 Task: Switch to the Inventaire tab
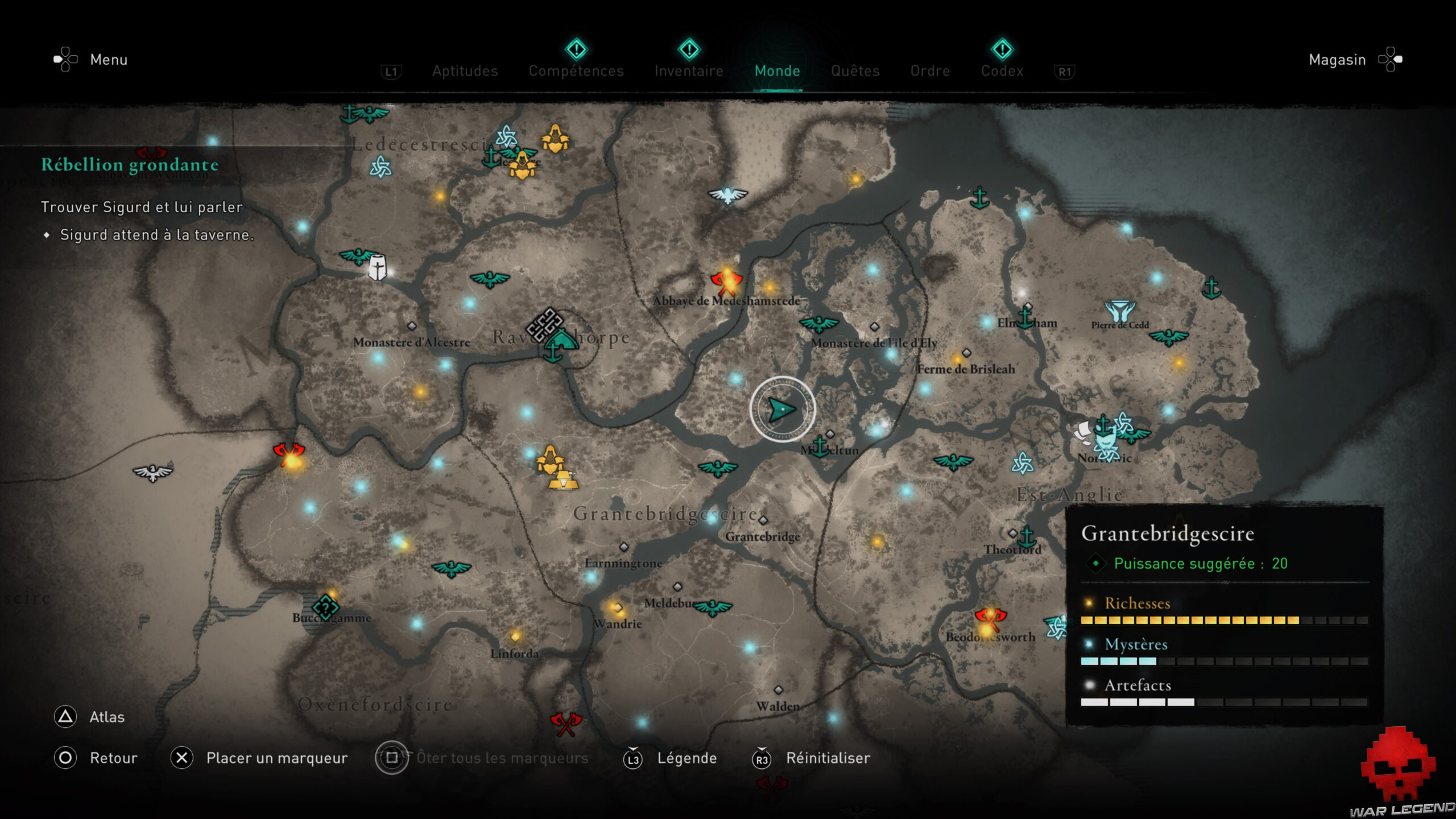pos(689,71)
